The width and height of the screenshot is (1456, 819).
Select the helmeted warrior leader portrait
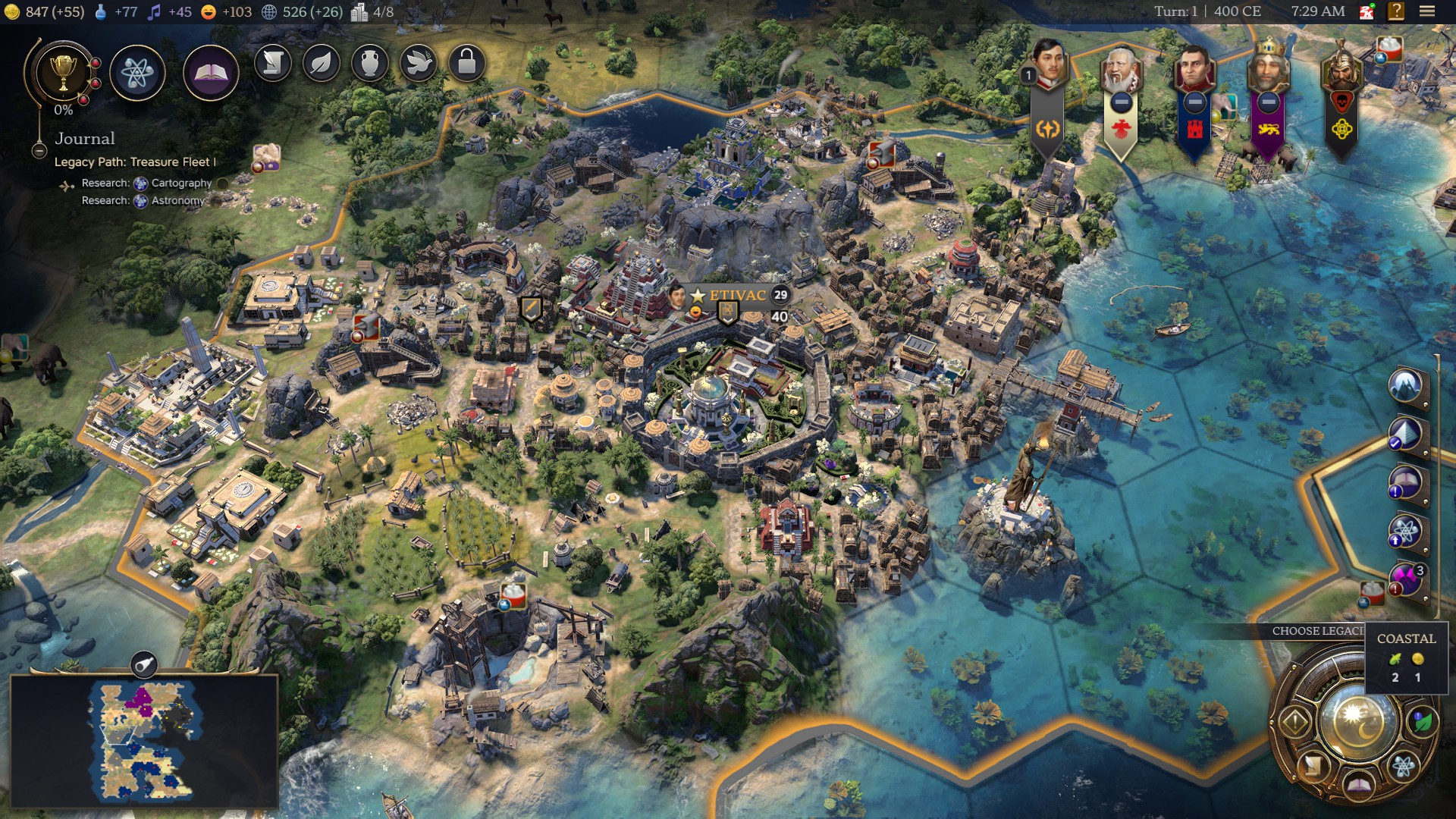click(1341, 70)
